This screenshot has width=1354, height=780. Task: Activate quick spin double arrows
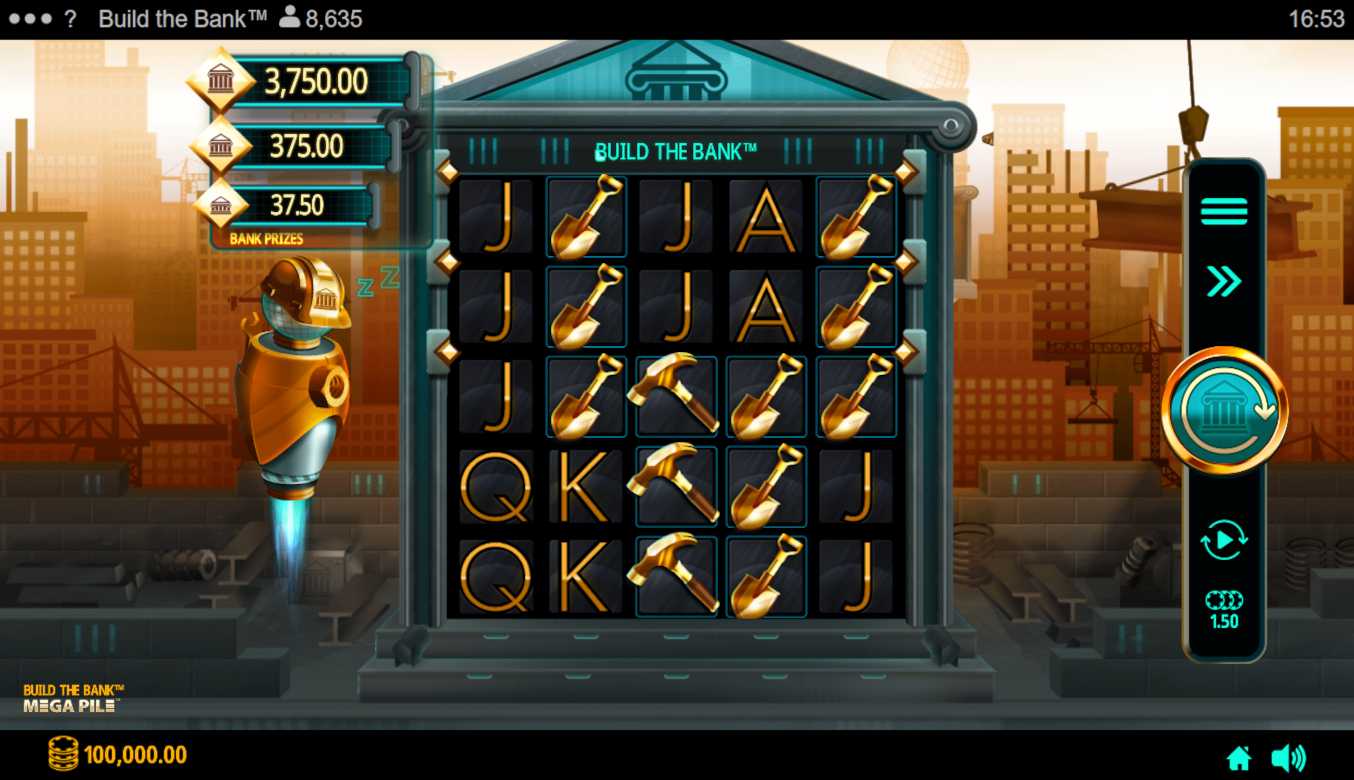tap(1224, 282)
